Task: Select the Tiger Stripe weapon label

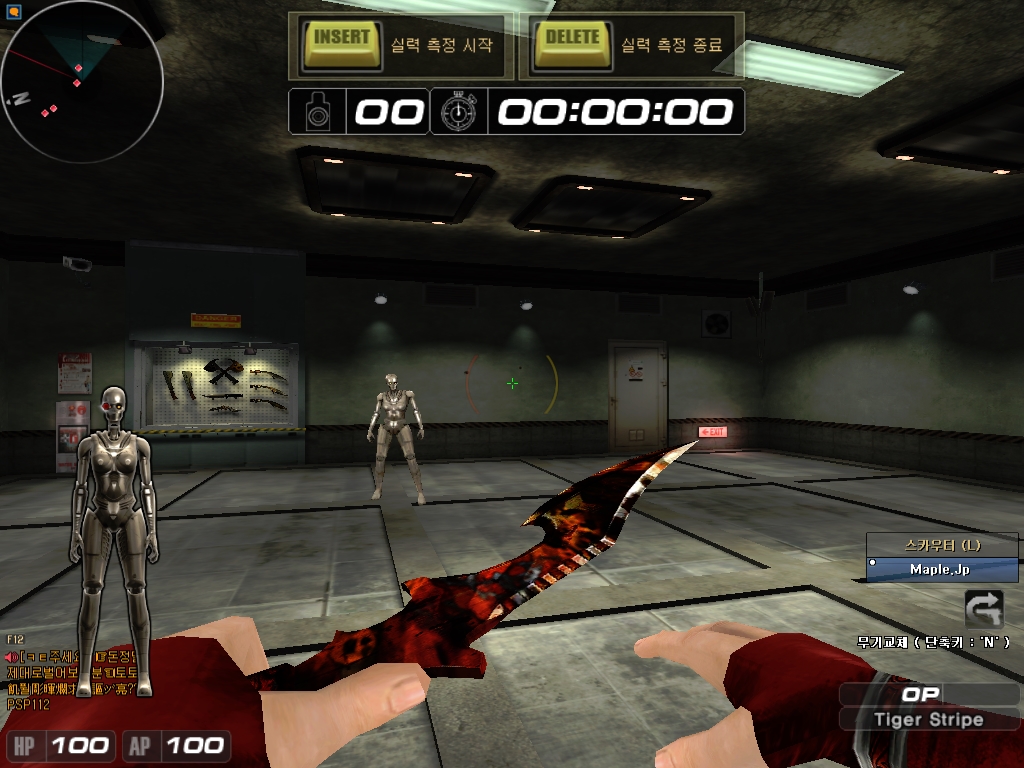Action: pos(927,720)
